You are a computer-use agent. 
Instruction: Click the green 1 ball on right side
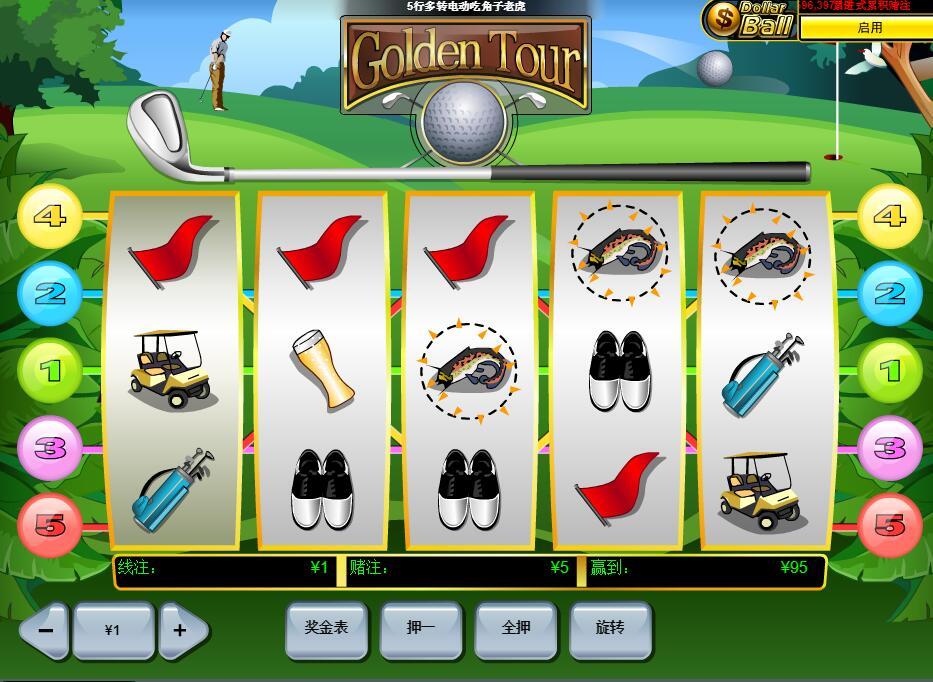[x=889, y=371]
